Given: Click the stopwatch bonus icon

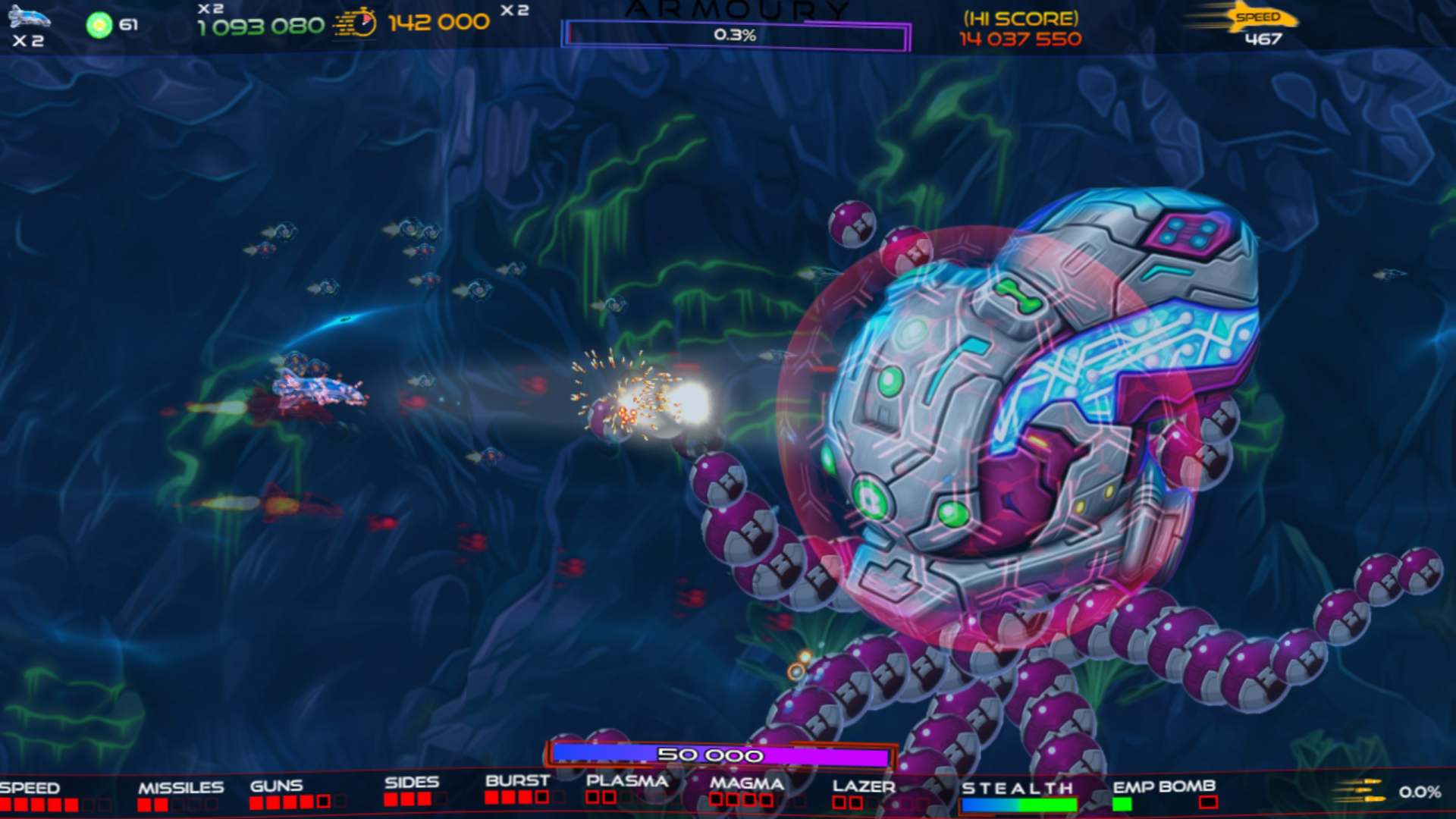Looking at the screenshot, I should point(356,23).
